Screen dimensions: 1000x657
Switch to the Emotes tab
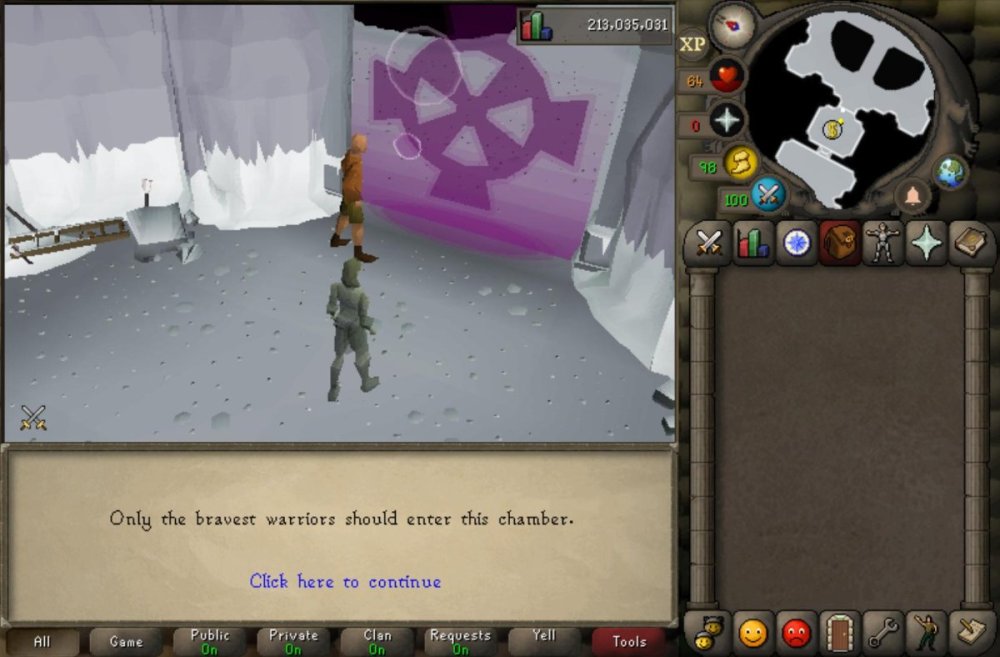(928, 632)
